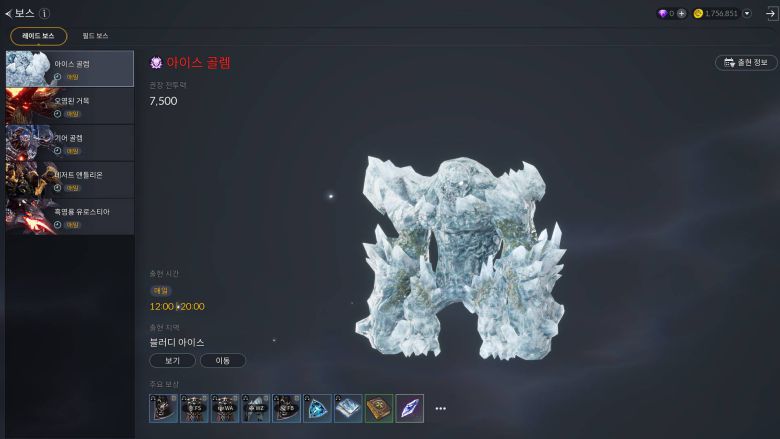Choose the 데저트 엔틀리온 boss entry
Viewport: 780px width, 439px height.
coord(70,179)
